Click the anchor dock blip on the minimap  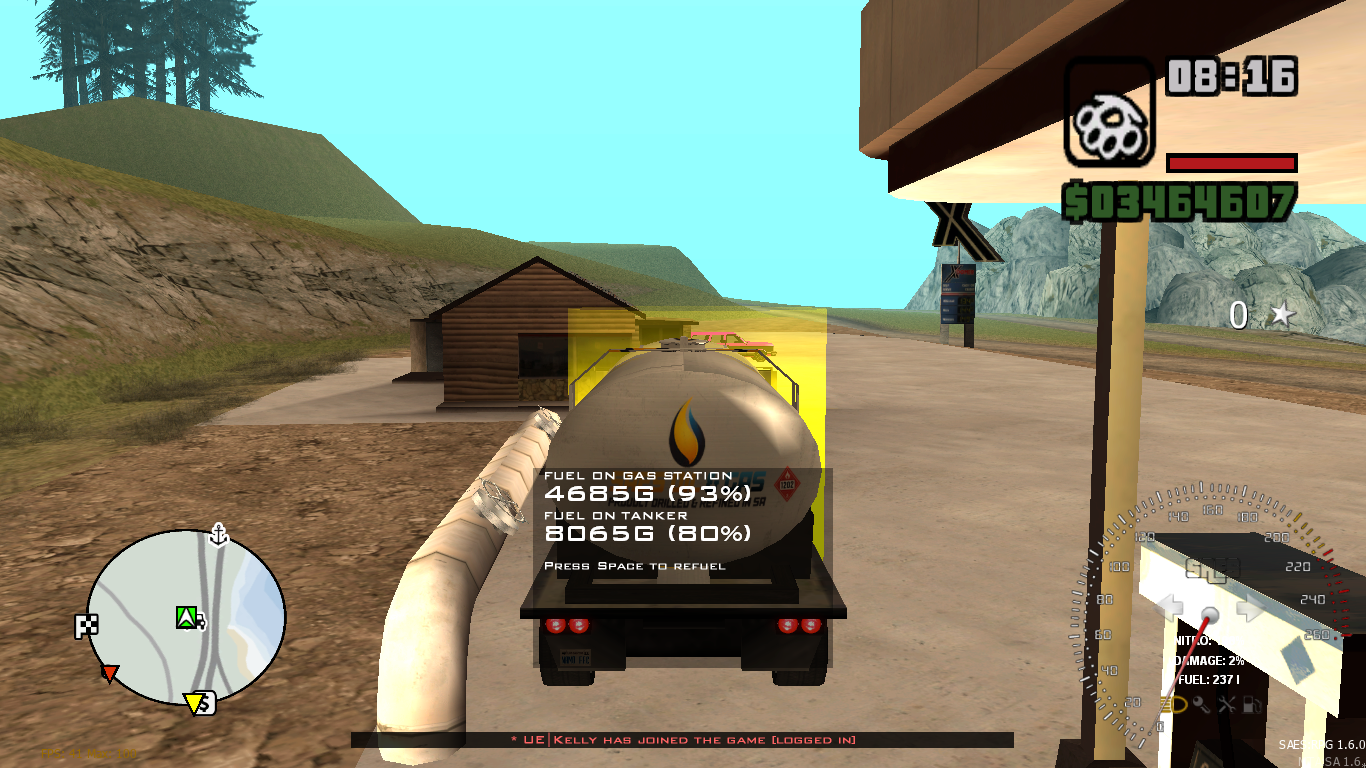point(218,534)
